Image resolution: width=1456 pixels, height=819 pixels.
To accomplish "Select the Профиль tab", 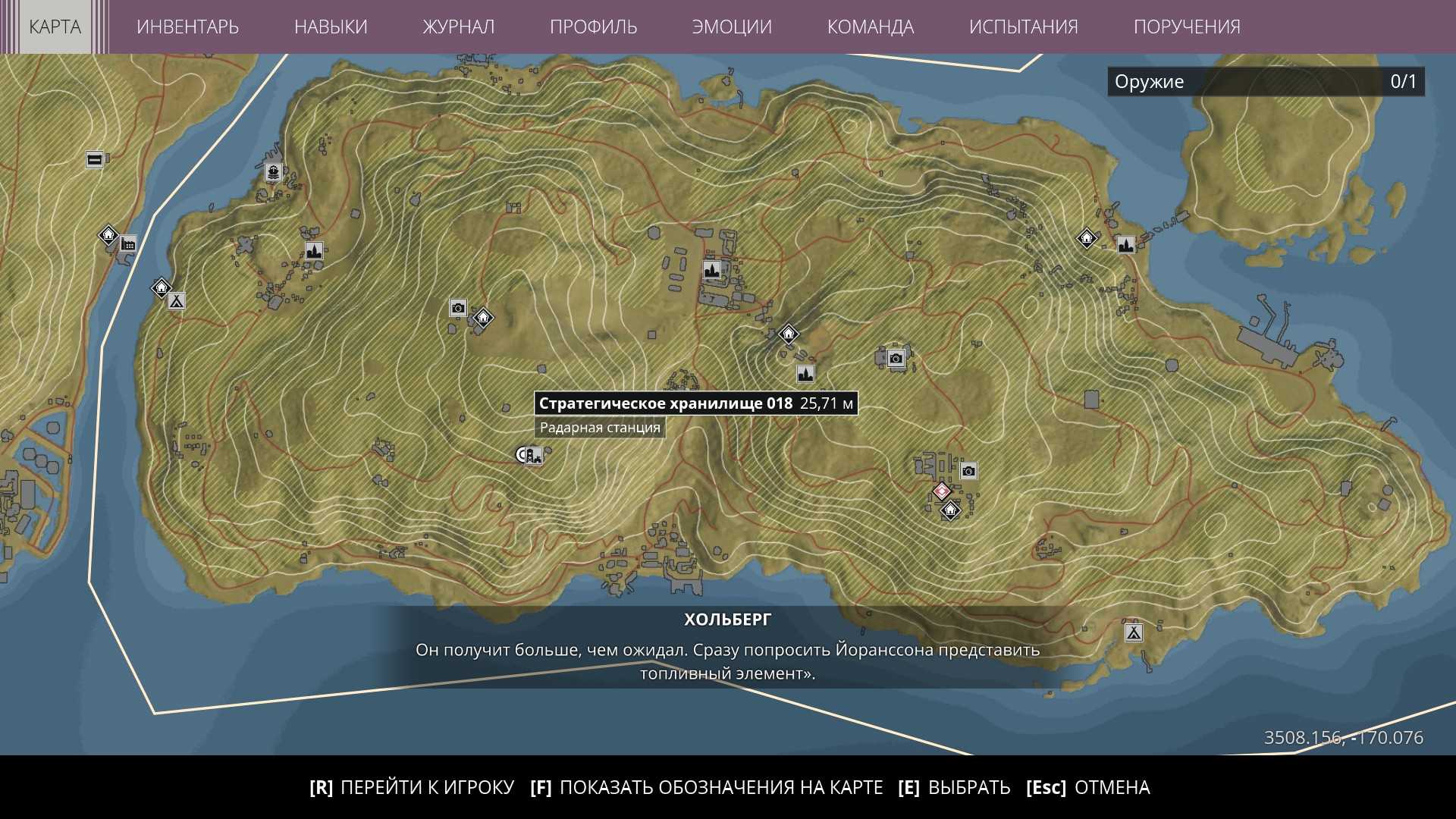I will (x=593, y=27).
